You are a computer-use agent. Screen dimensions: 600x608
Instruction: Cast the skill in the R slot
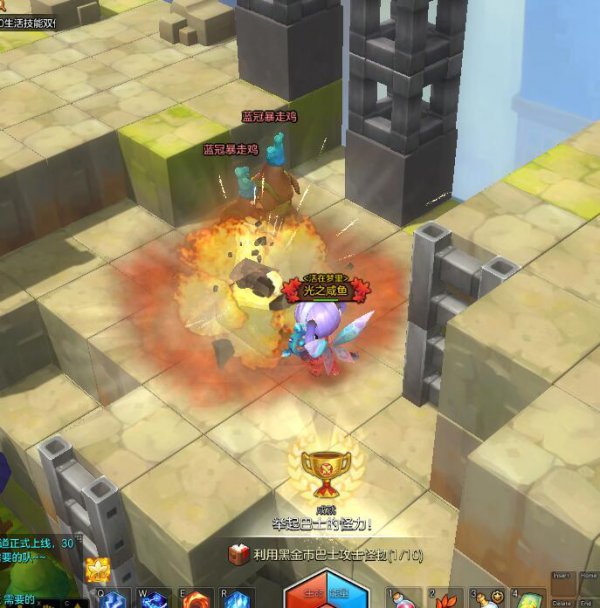(x=237, y=600)
